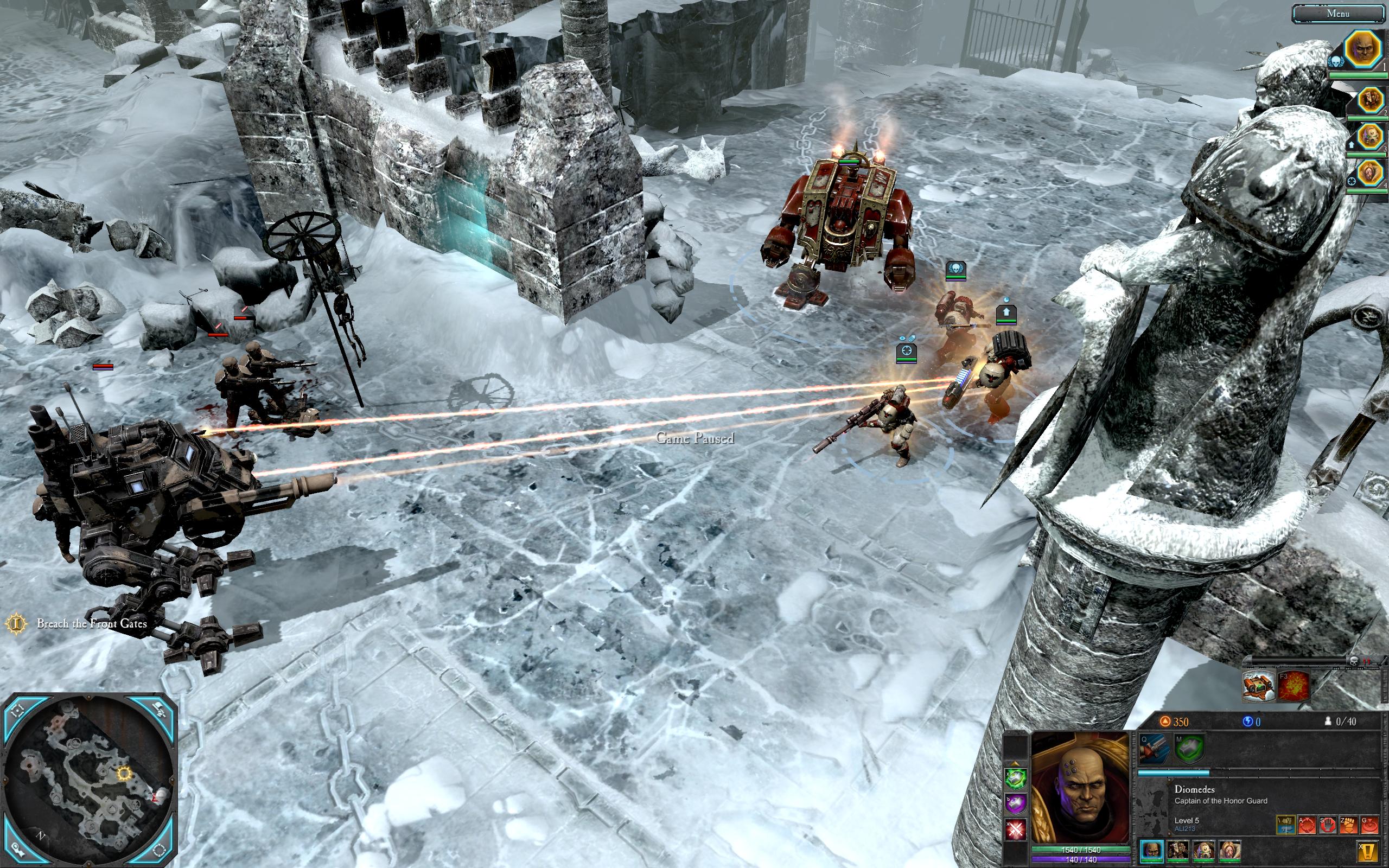
Task: Activate the fiery blast ability marked F3
Action: [1292, 686]
